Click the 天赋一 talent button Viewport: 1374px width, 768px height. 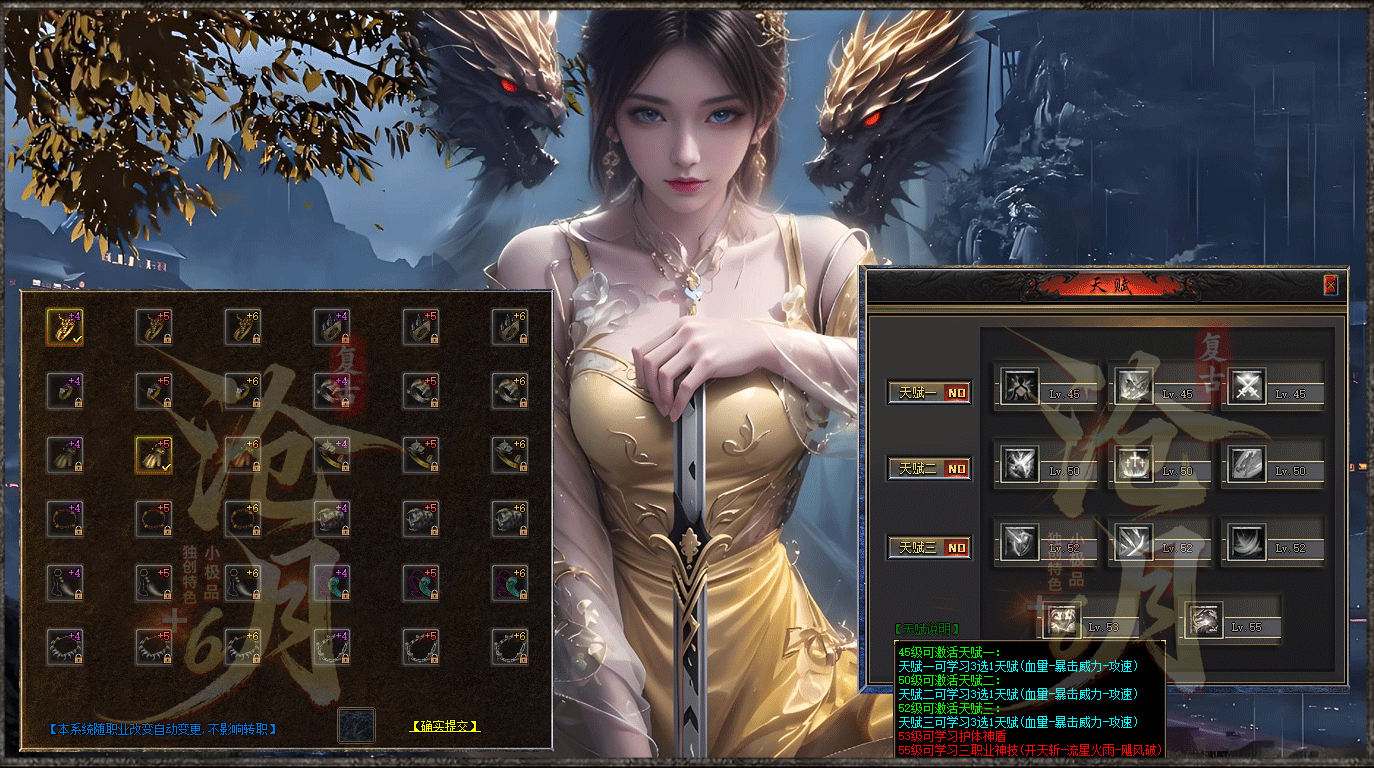pos(929,392)
